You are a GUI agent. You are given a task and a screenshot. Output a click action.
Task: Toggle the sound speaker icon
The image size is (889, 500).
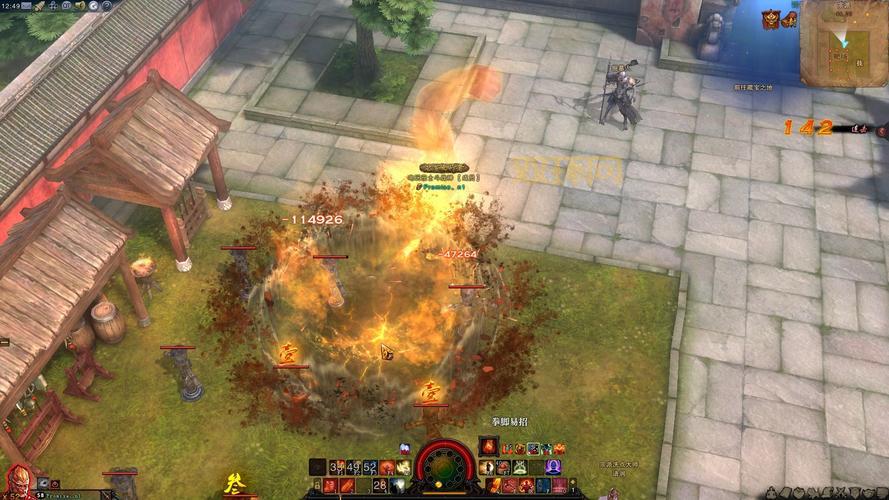tap(79, 5)
